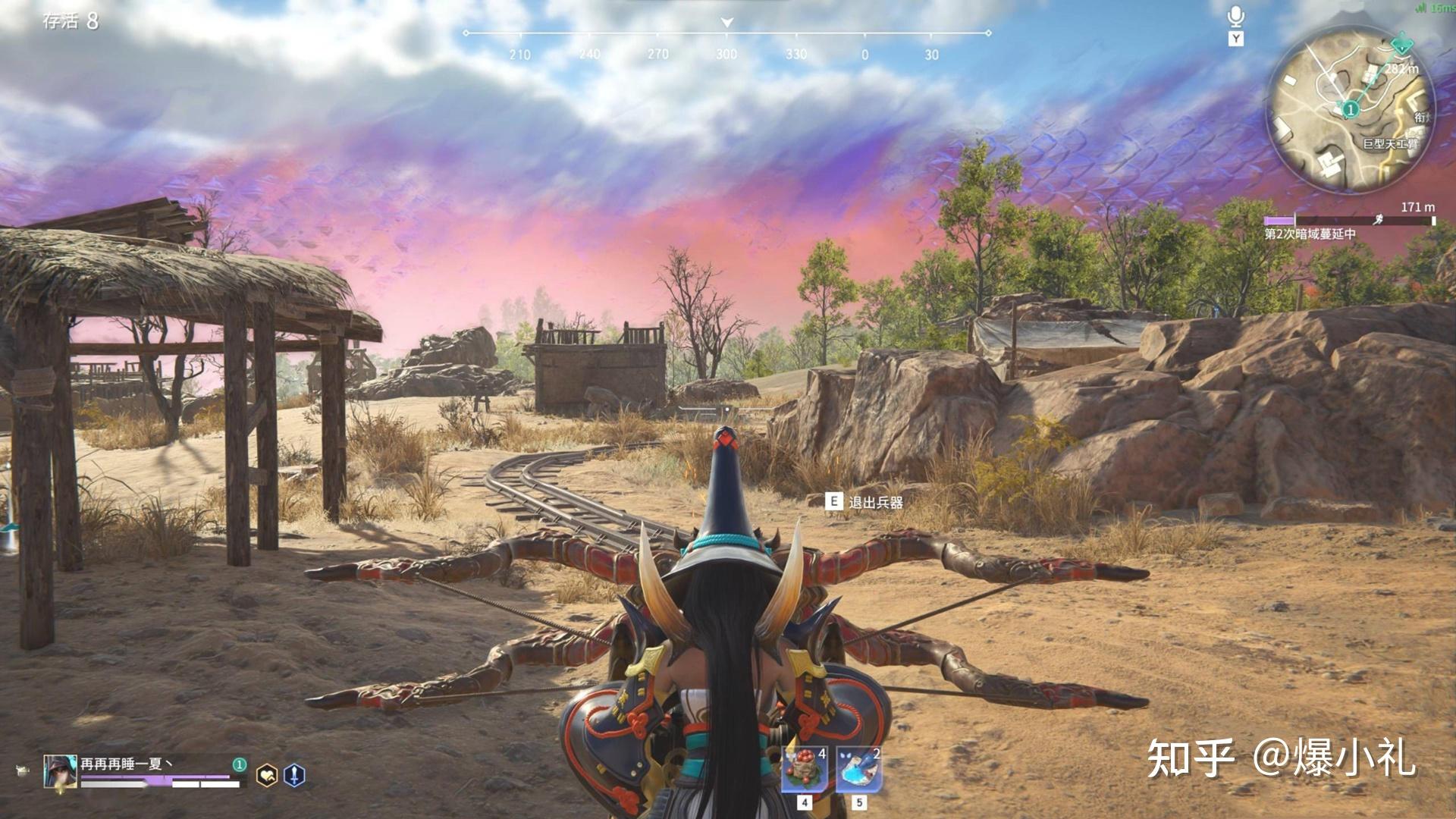Viewport: 1456px width, 819px height.
Task: Select the red berry healing item slot
Action: pyautogui.click(x=805, y=769)
